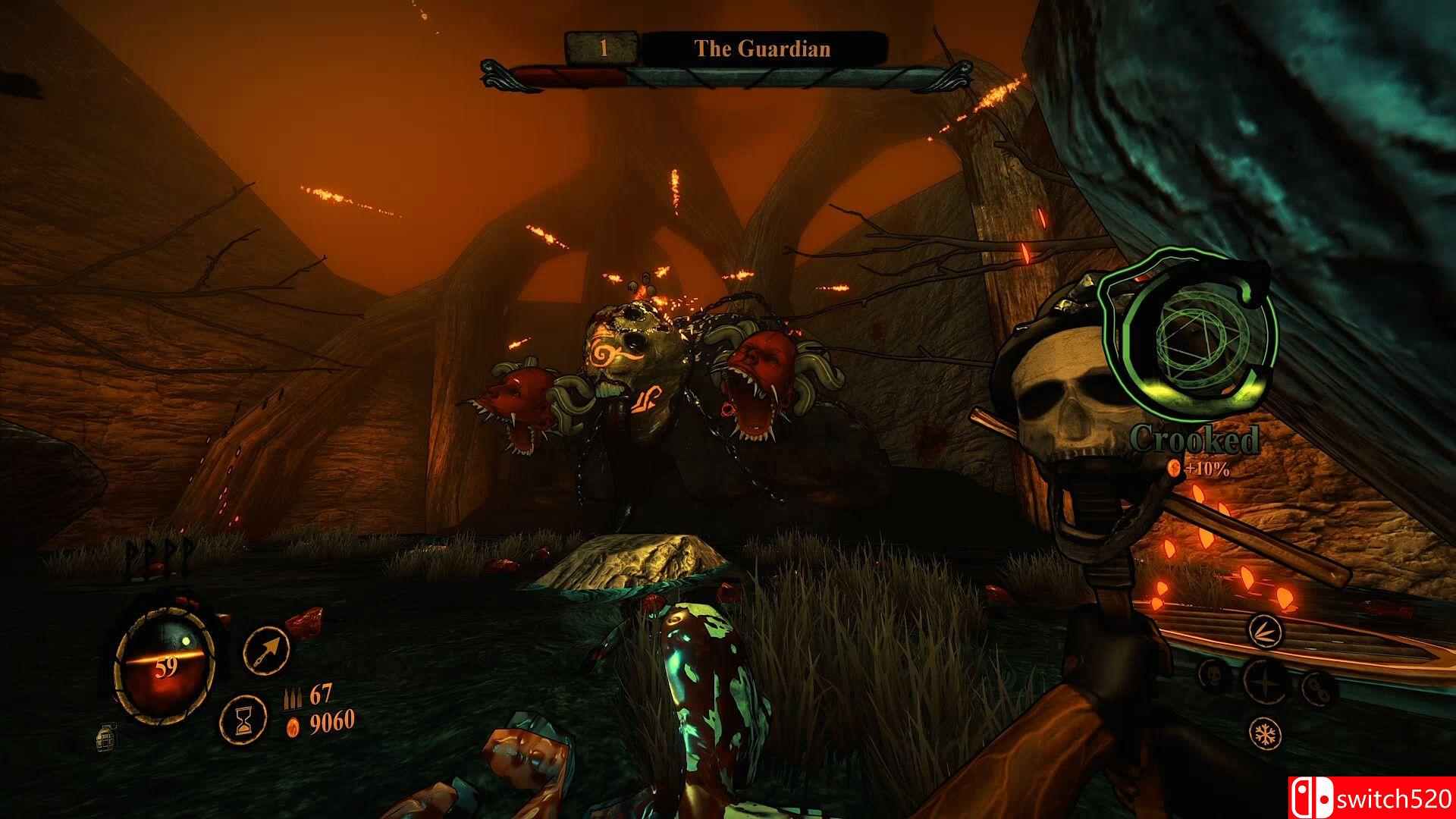Activate the dash arrow ability icon
The width and height of the screenshot is (1456, 819).
(x=266, y=651)
